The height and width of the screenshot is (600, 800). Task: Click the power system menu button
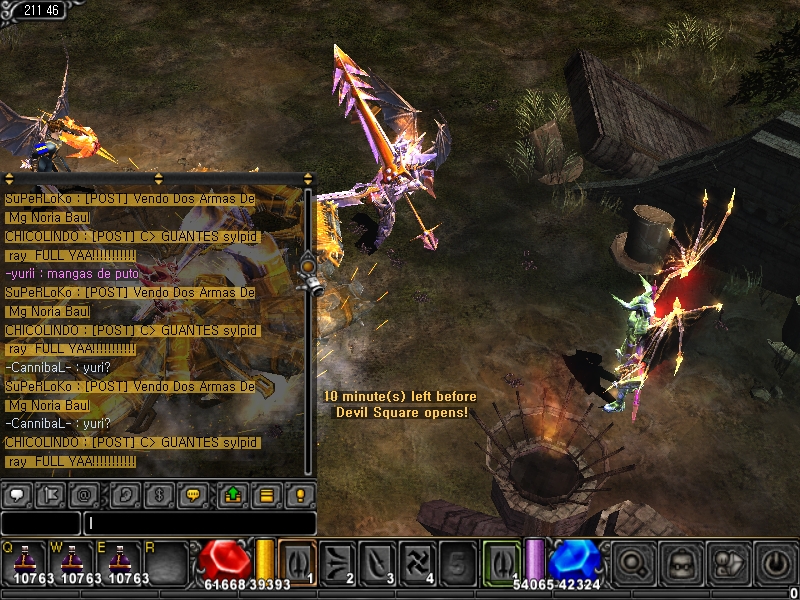[x=776, y=562]
